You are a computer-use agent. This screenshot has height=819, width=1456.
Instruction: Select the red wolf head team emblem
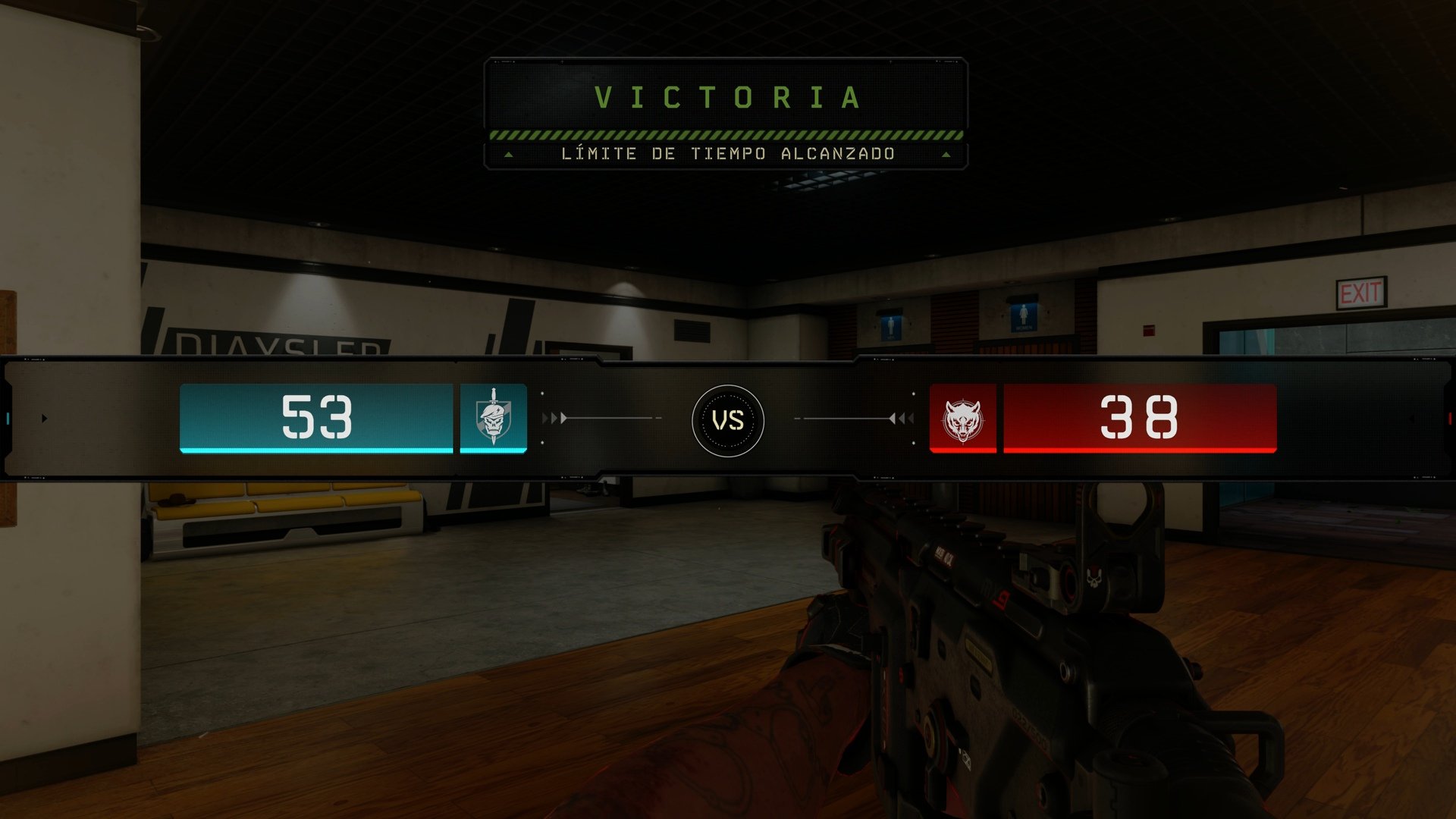click(x=962, y=418)
